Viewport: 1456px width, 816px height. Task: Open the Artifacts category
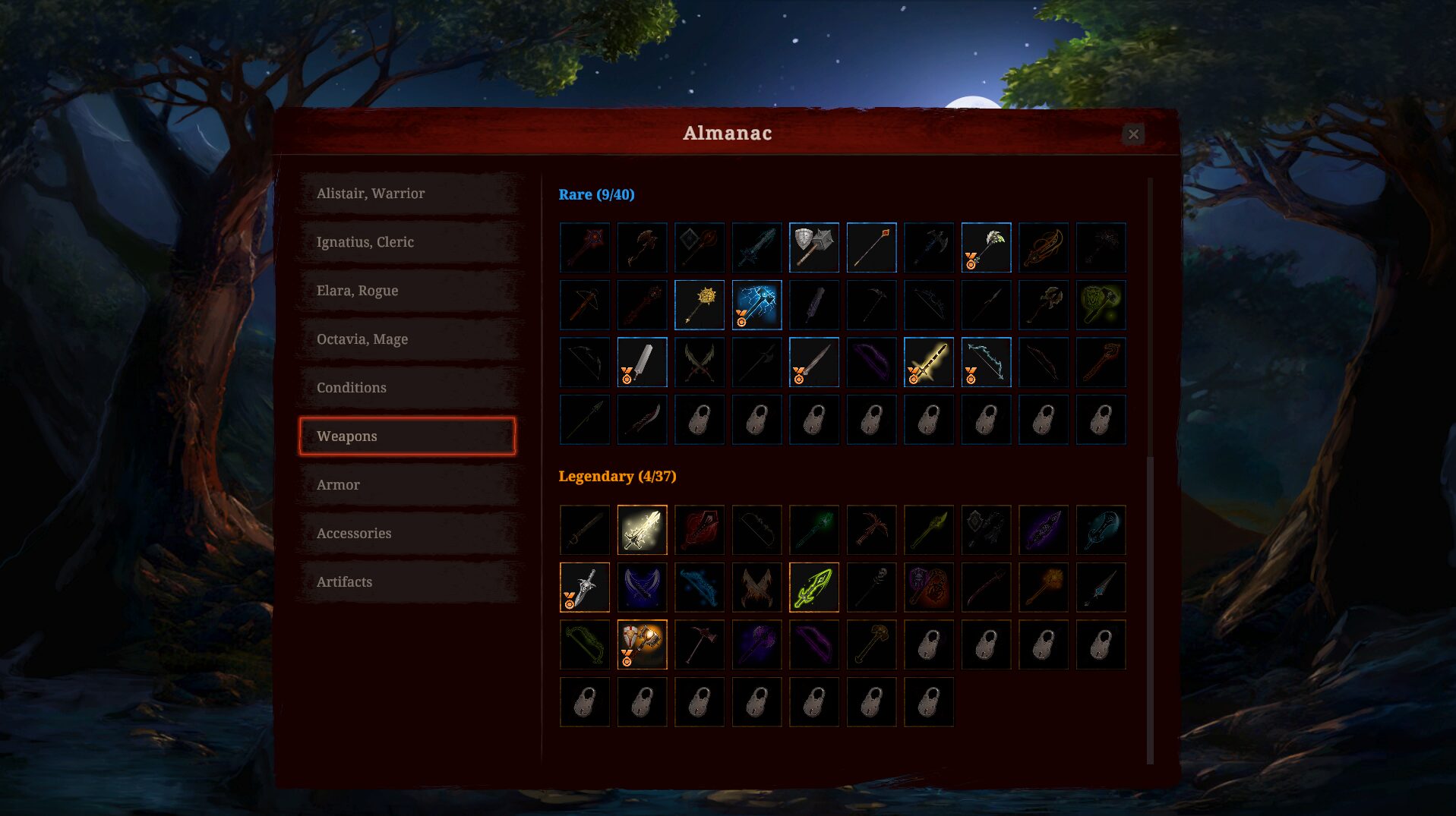pyautogui.click(x=407, y=582)
